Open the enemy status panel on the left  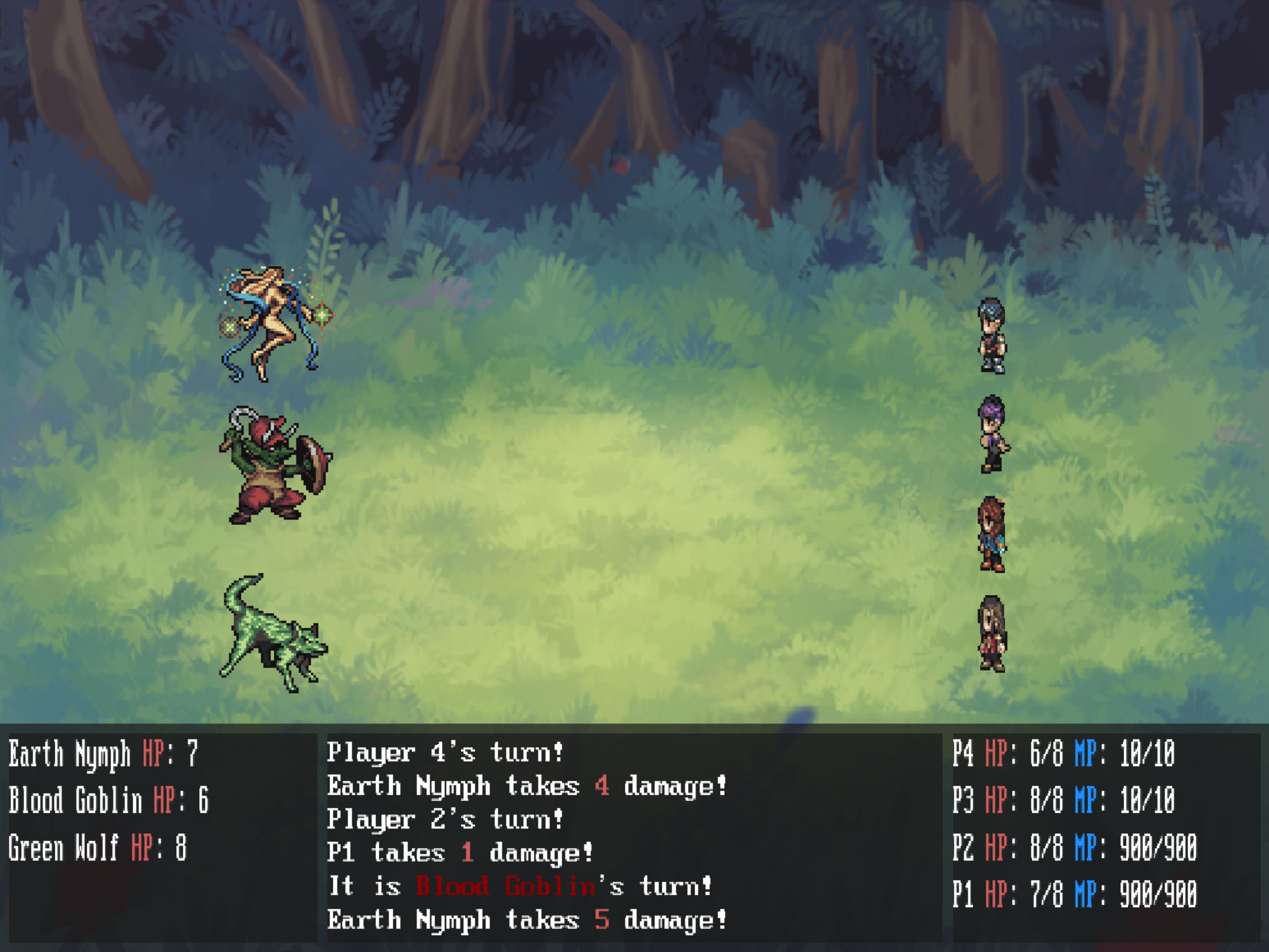(161, 832)
